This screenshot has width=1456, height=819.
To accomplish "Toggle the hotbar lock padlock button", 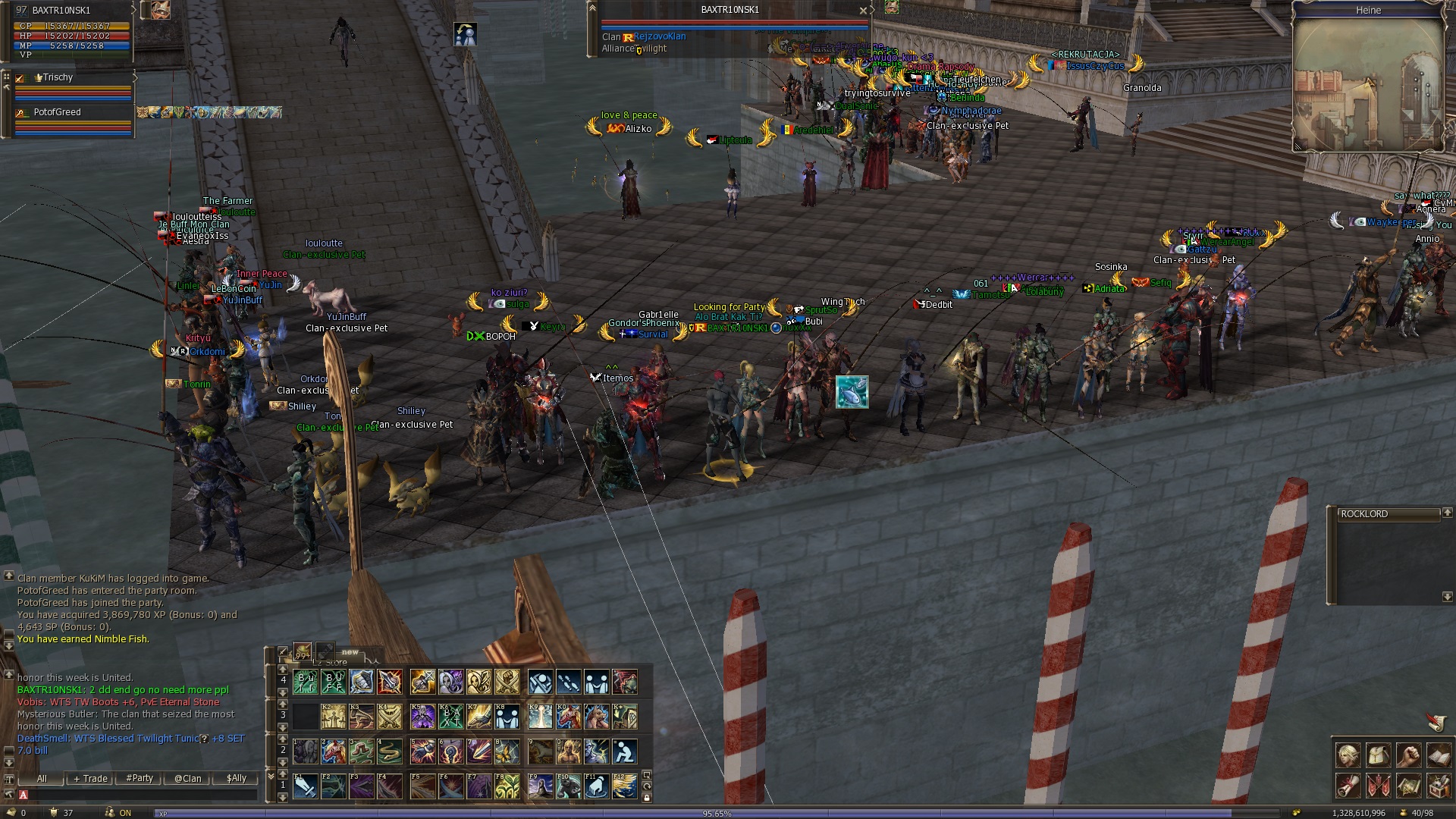I will point(646,798).
